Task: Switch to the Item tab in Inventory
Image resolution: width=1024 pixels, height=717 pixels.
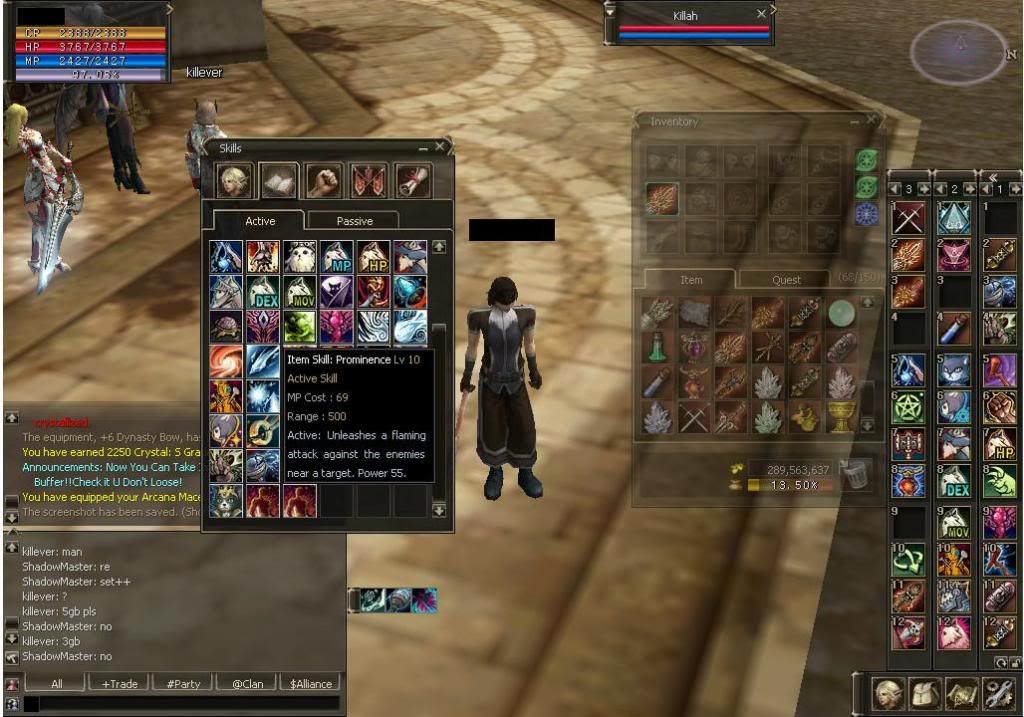Action: (x=691, y=280)
